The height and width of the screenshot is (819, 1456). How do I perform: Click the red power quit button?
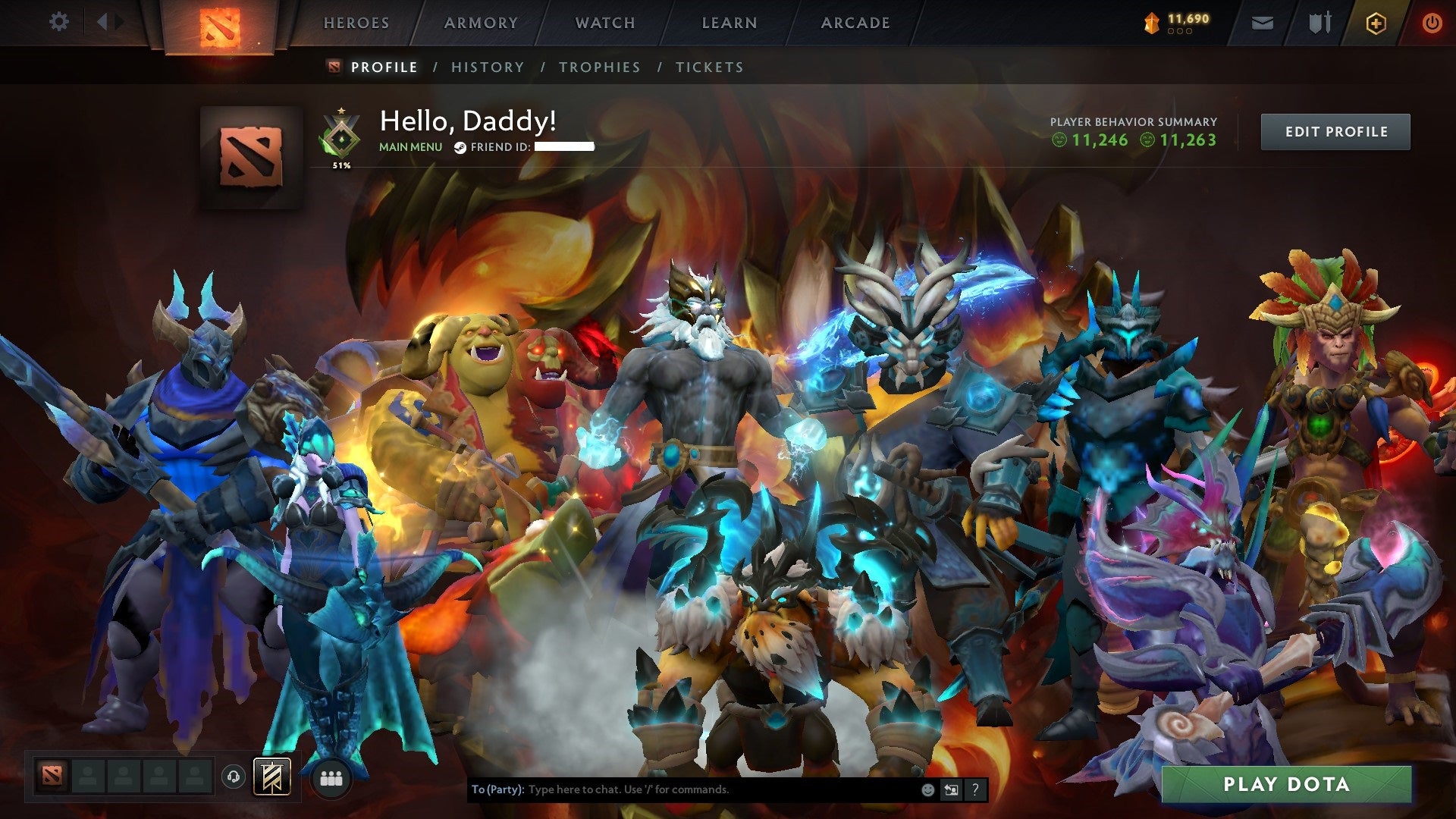1432,24
